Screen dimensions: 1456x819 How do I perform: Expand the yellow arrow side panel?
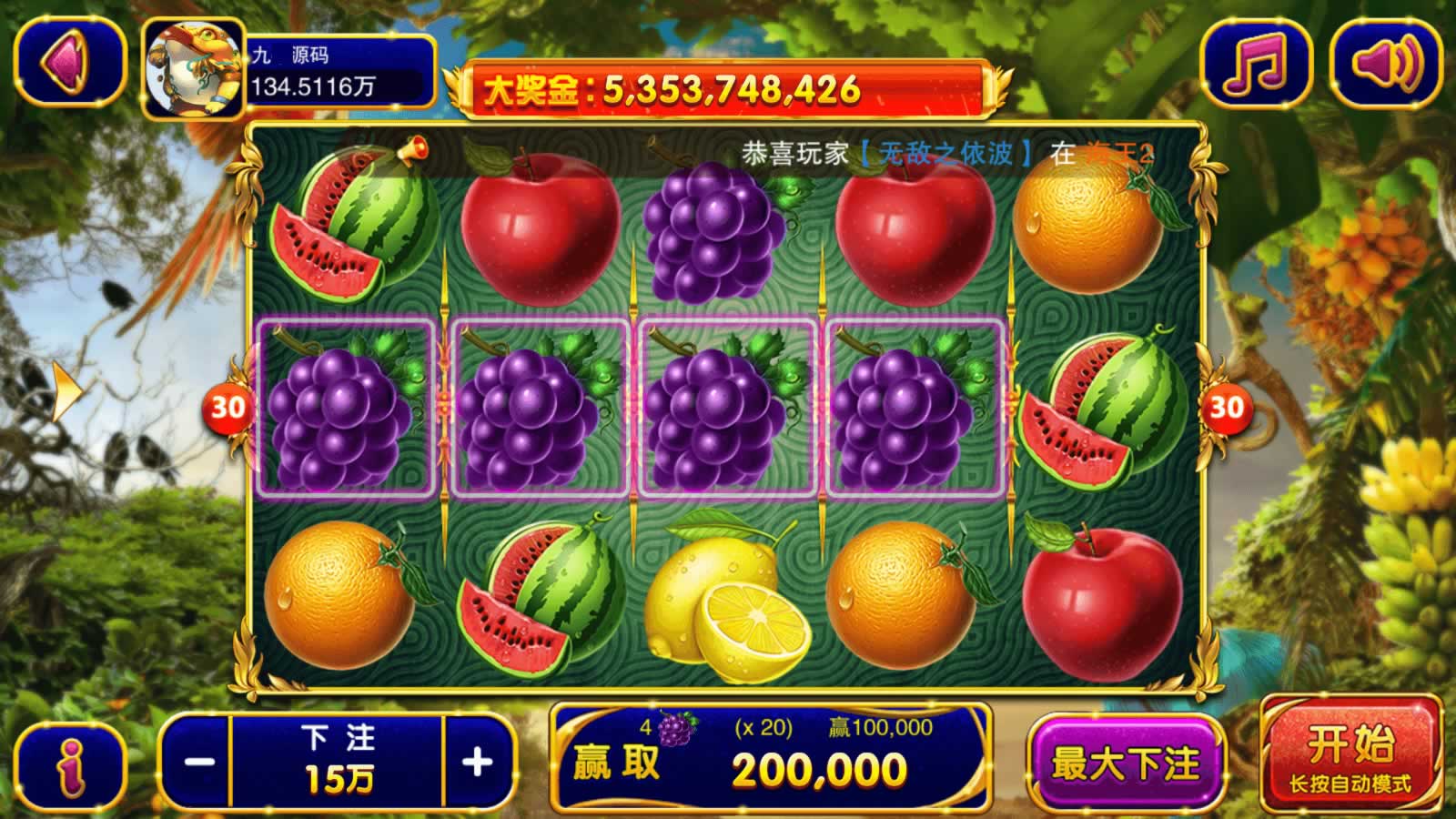tap(66, 389)
